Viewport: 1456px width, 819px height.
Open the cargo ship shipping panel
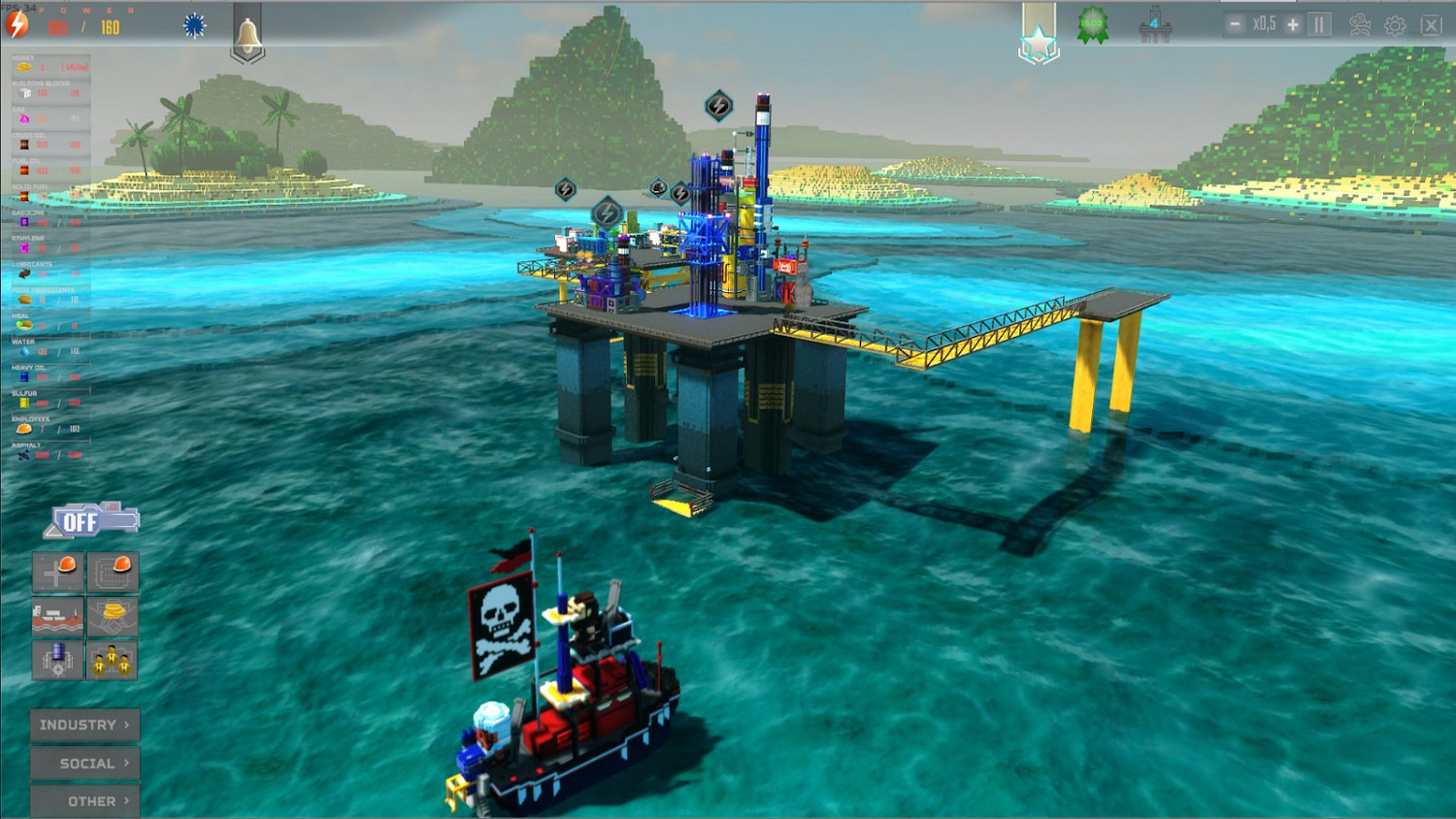pos(57,616)
